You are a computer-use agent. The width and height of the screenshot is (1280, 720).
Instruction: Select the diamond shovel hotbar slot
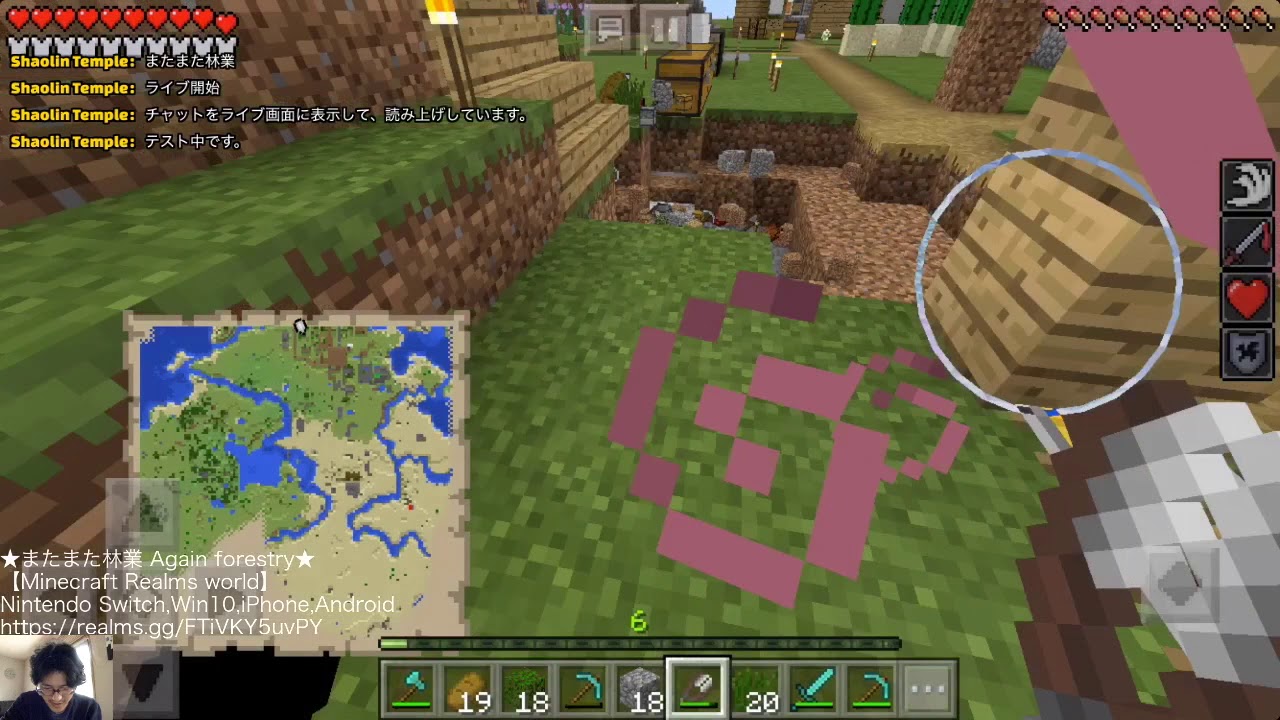700,687
